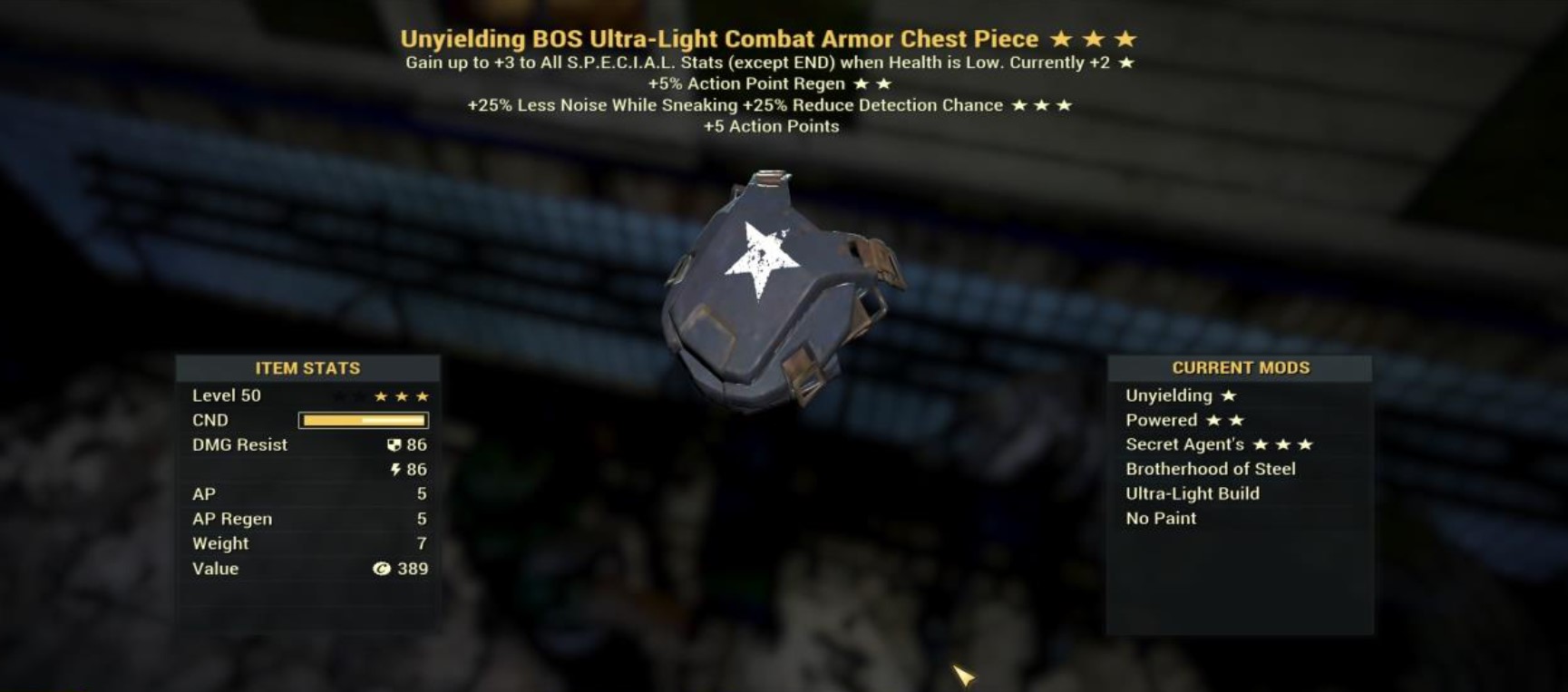Toggle the Unyielding legendary mod
Viewport: 1568px width, 692px height.
click(x=1168, y=395)
